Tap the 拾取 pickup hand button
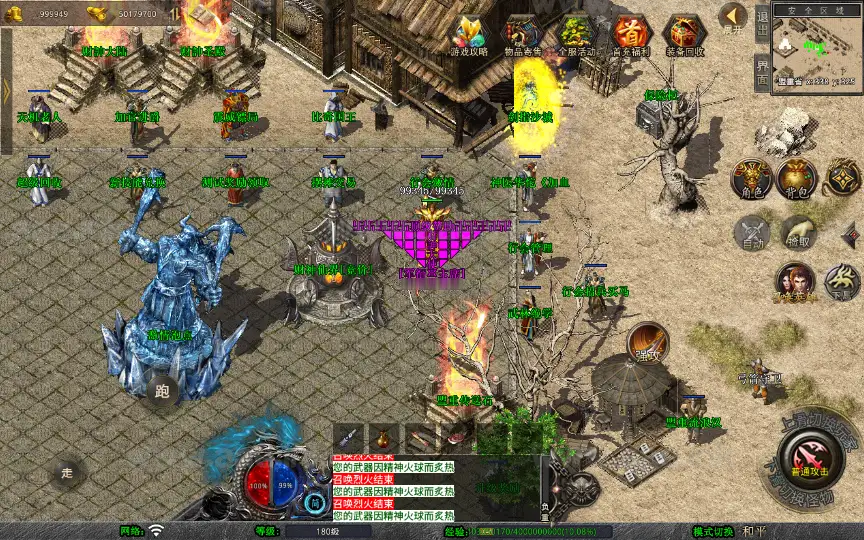 (797, 233)
